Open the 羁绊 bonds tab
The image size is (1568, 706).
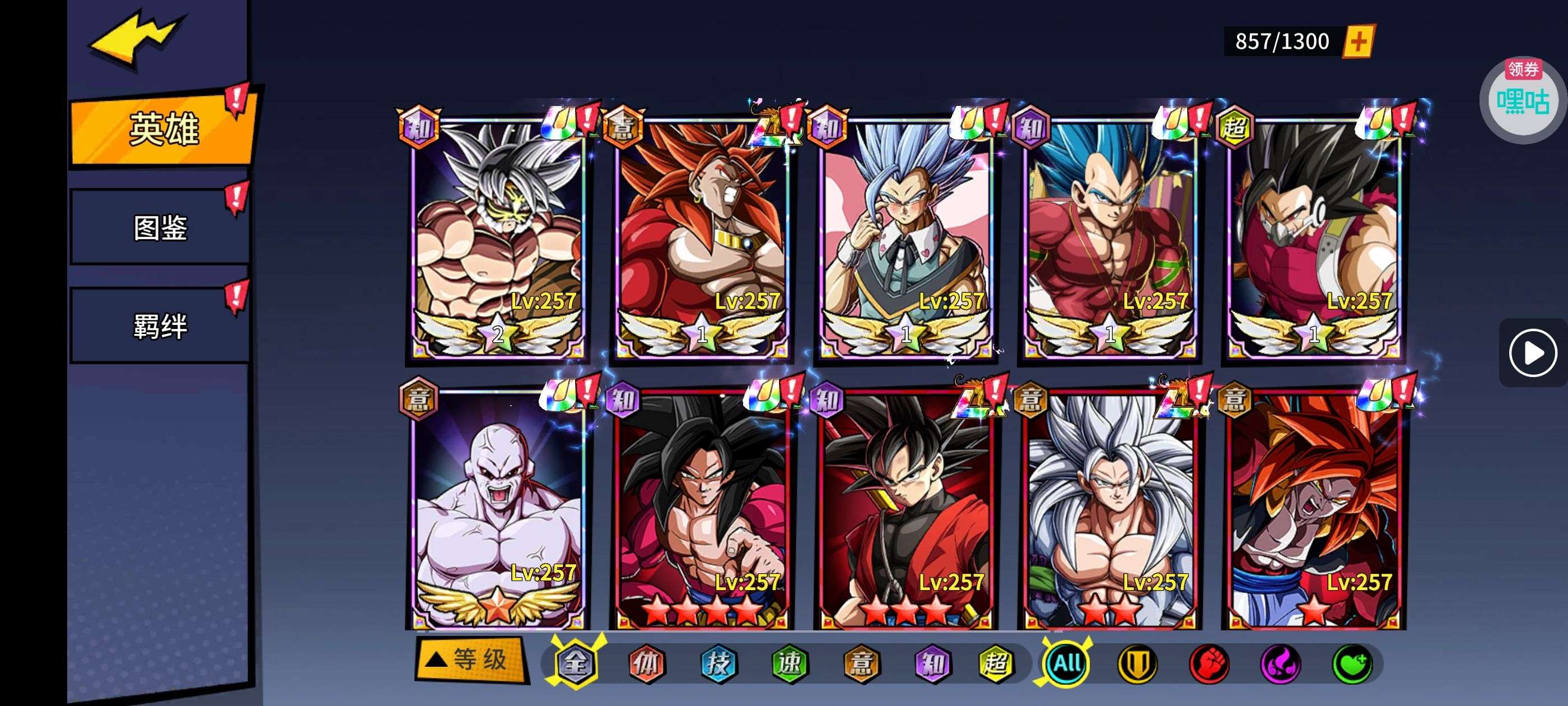click(x=160, y=327)
